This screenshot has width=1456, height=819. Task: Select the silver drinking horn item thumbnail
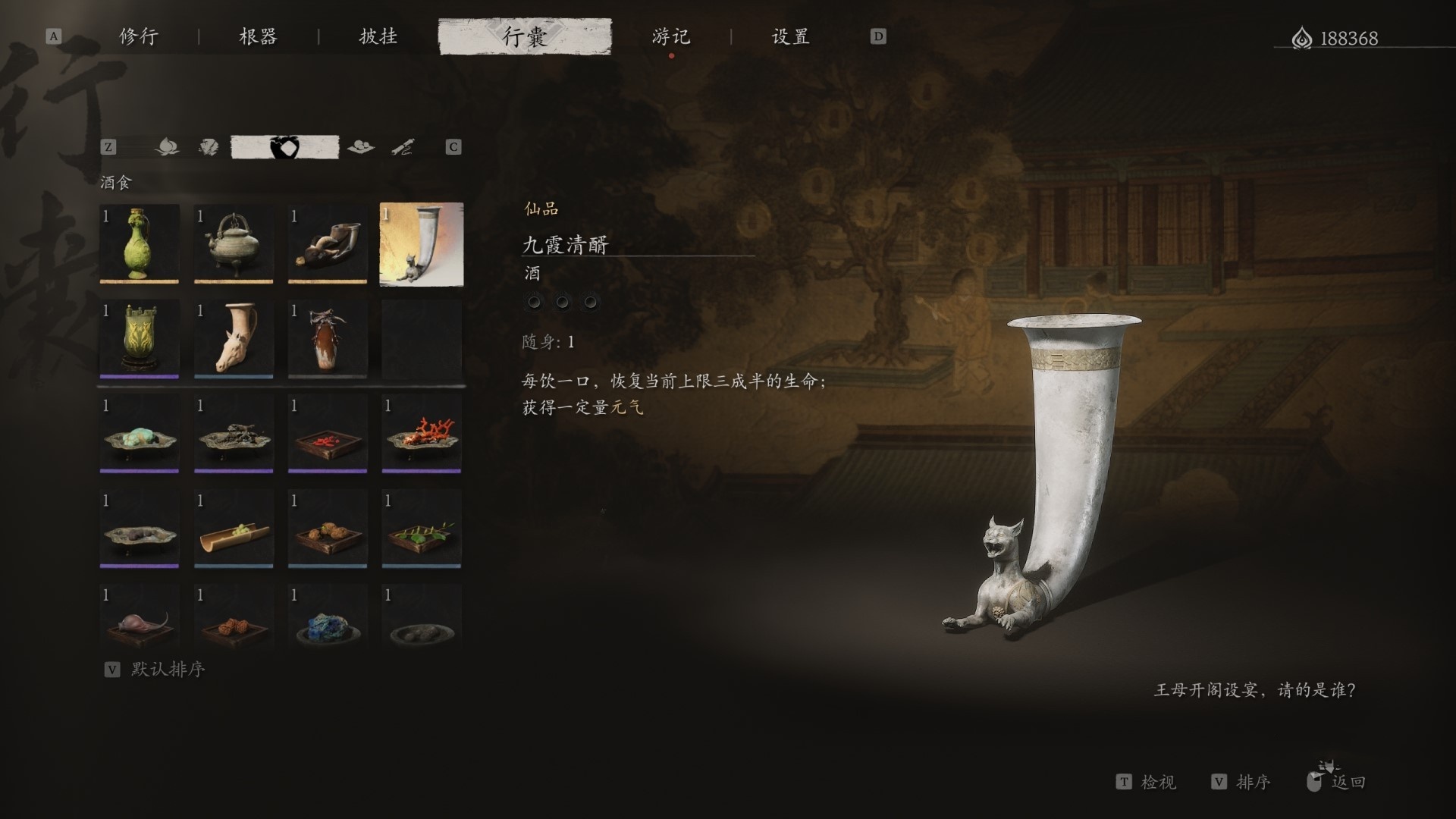coord(422,244)
